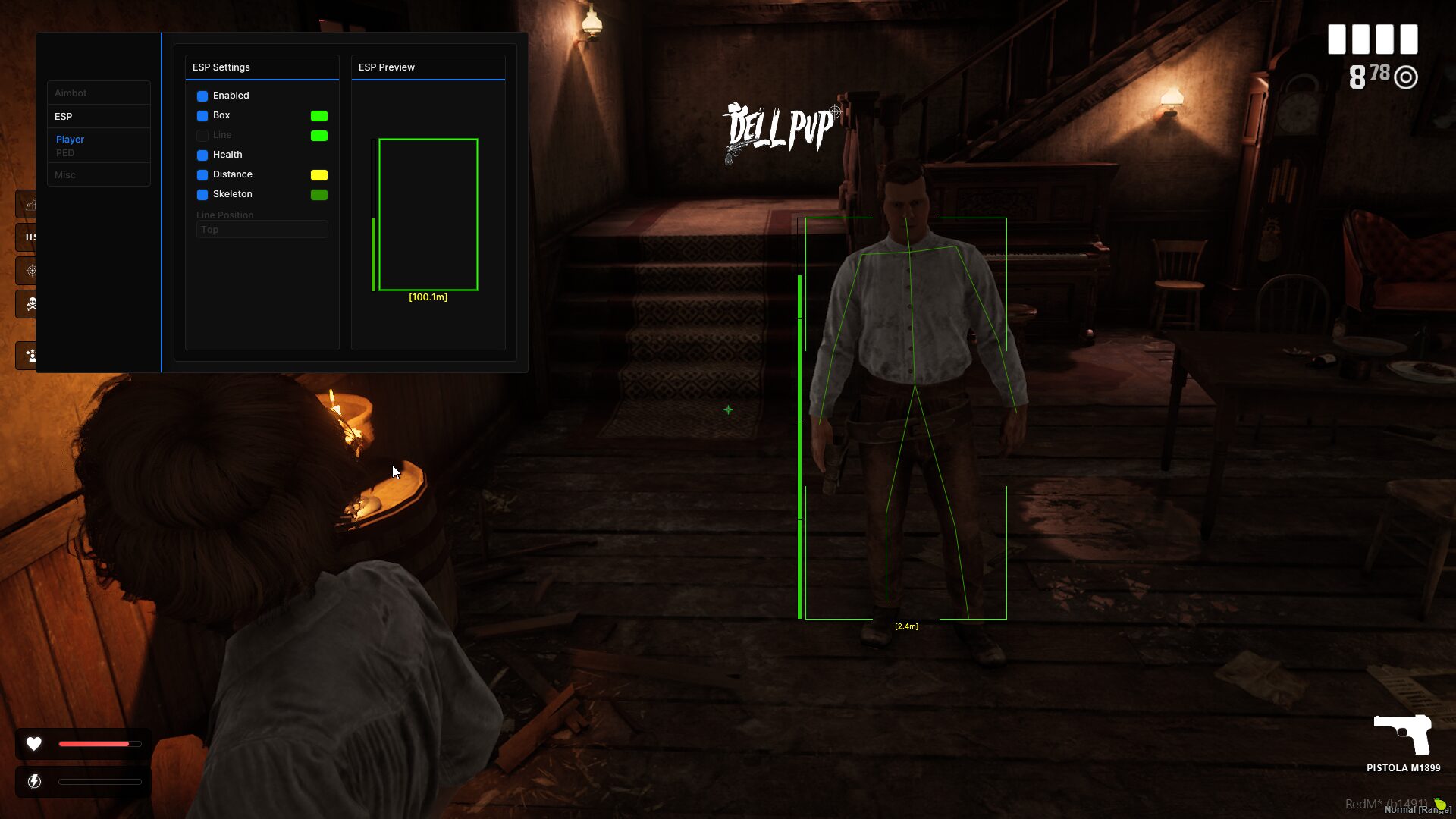
Task: Open the Aimbot section
Action: pyautogui.click(x=71, y=93)
